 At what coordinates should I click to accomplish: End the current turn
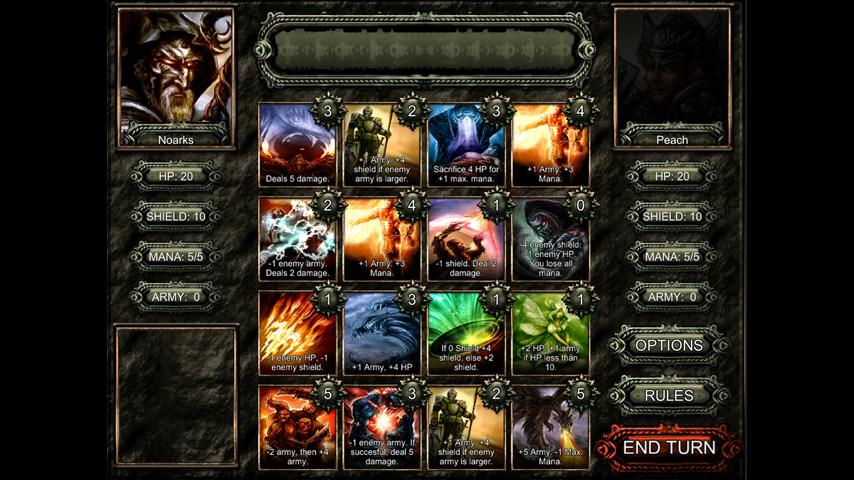669,447
